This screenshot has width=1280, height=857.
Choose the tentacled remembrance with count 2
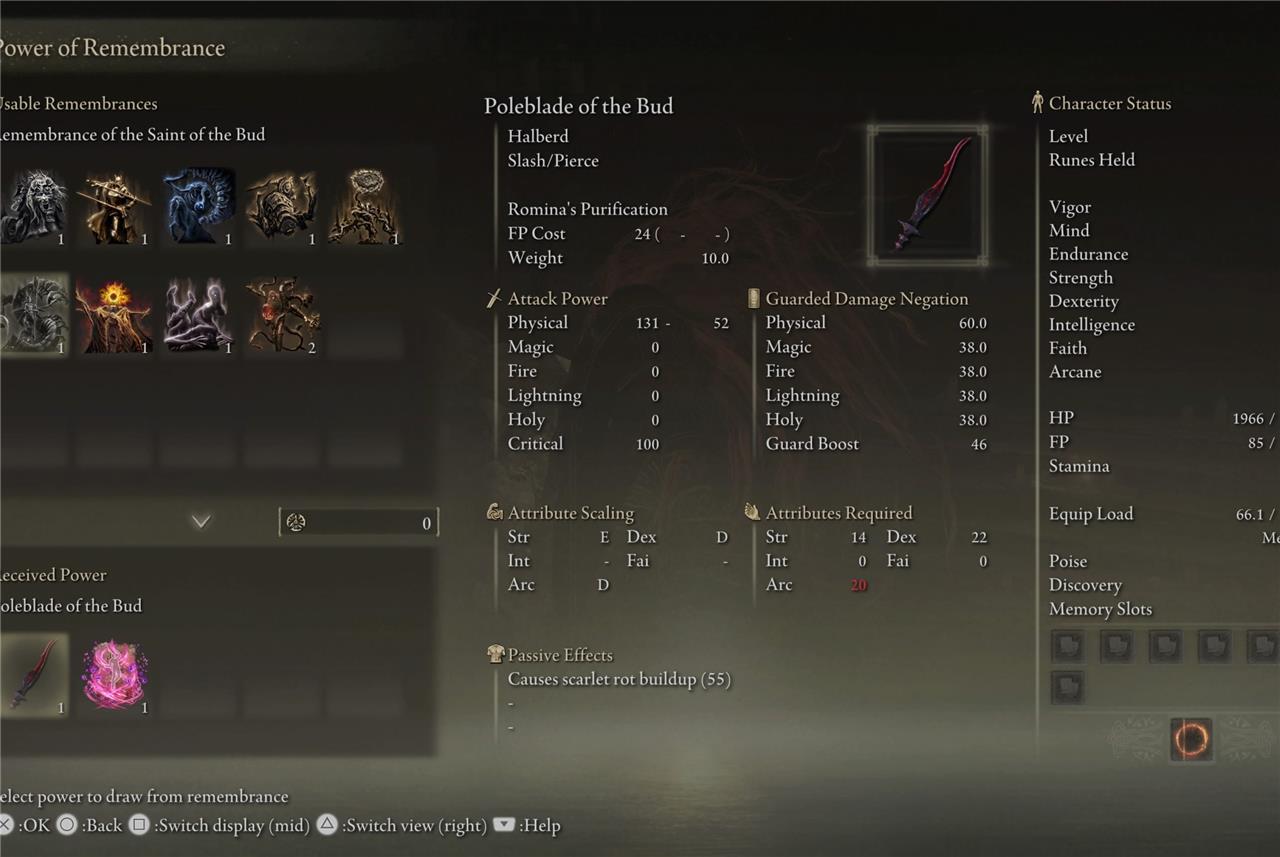point(283,314)
